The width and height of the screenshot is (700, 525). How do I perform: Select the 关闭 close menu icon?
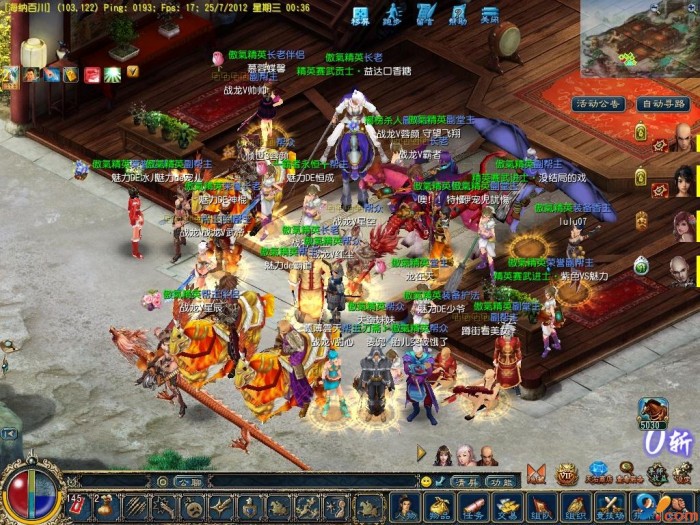point(489,14)
